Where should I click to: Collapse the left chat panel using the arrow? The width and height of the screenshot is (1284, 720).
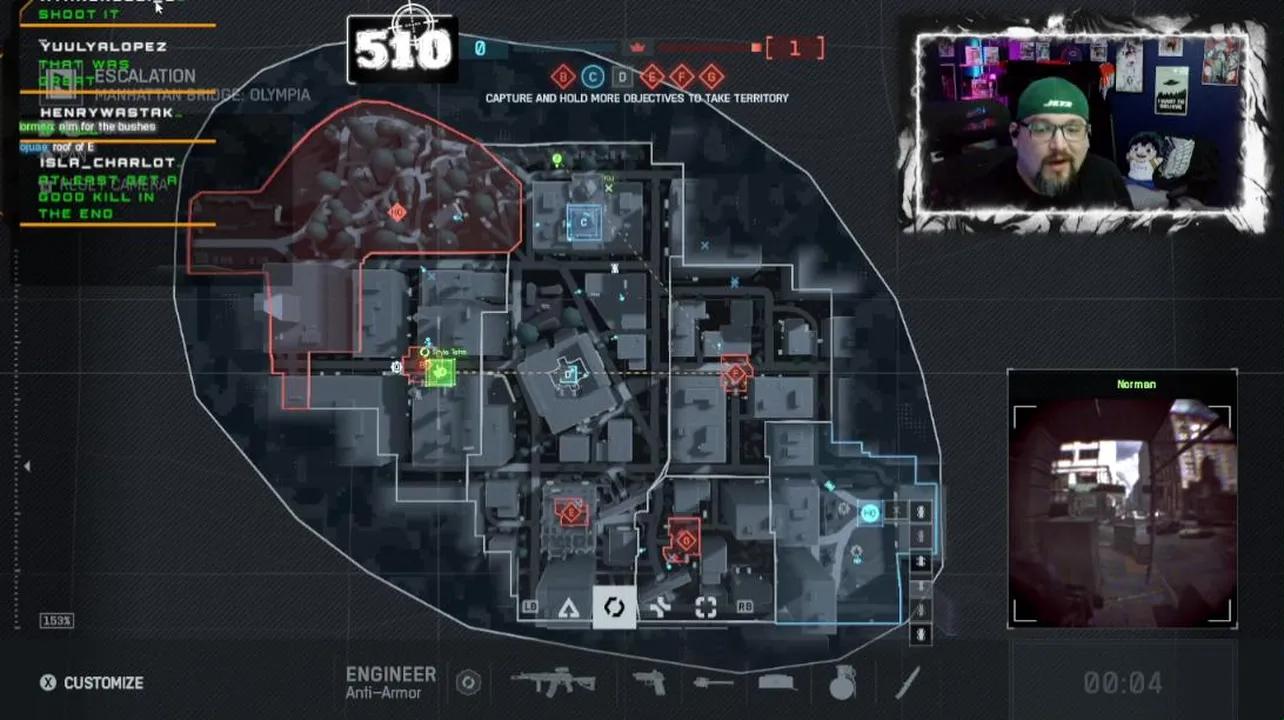click(x=28, y=465)
